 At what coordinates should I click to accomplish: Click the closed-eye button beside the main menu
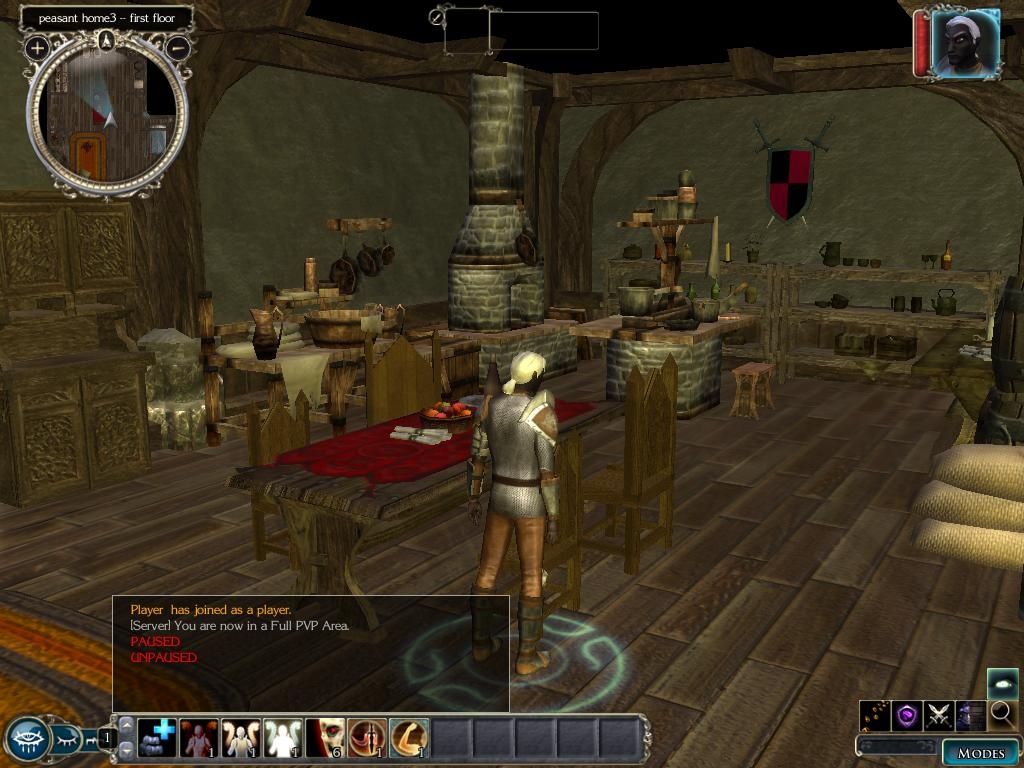[x=65, y=740]
